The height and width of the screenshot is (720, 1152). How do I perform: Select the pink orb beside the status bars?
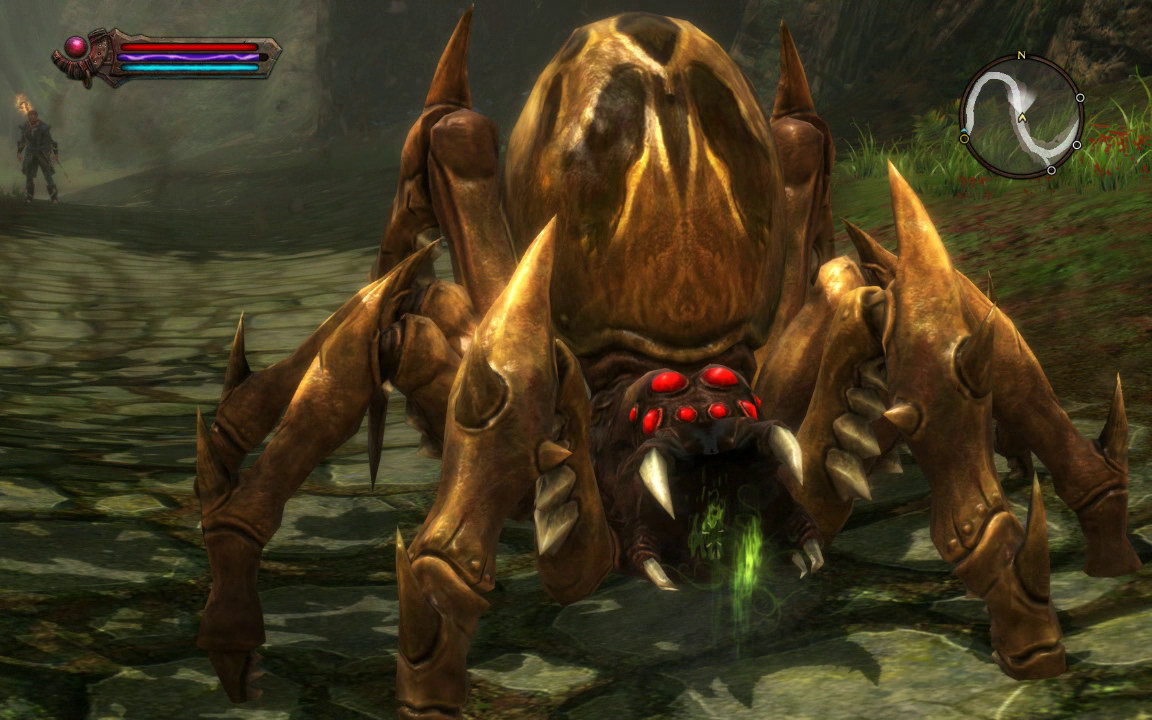coord(76,46)
